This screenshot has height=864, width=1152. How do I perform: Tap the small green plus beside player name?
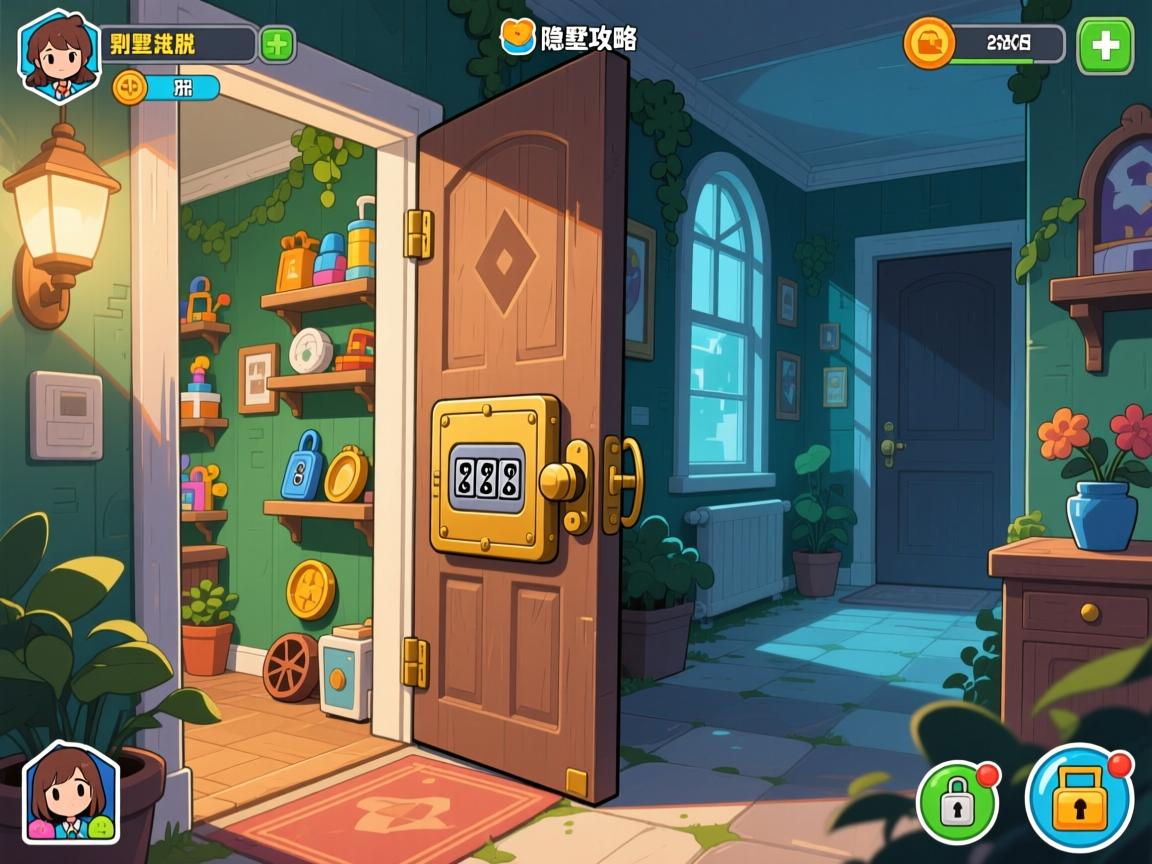coord(277,45)
